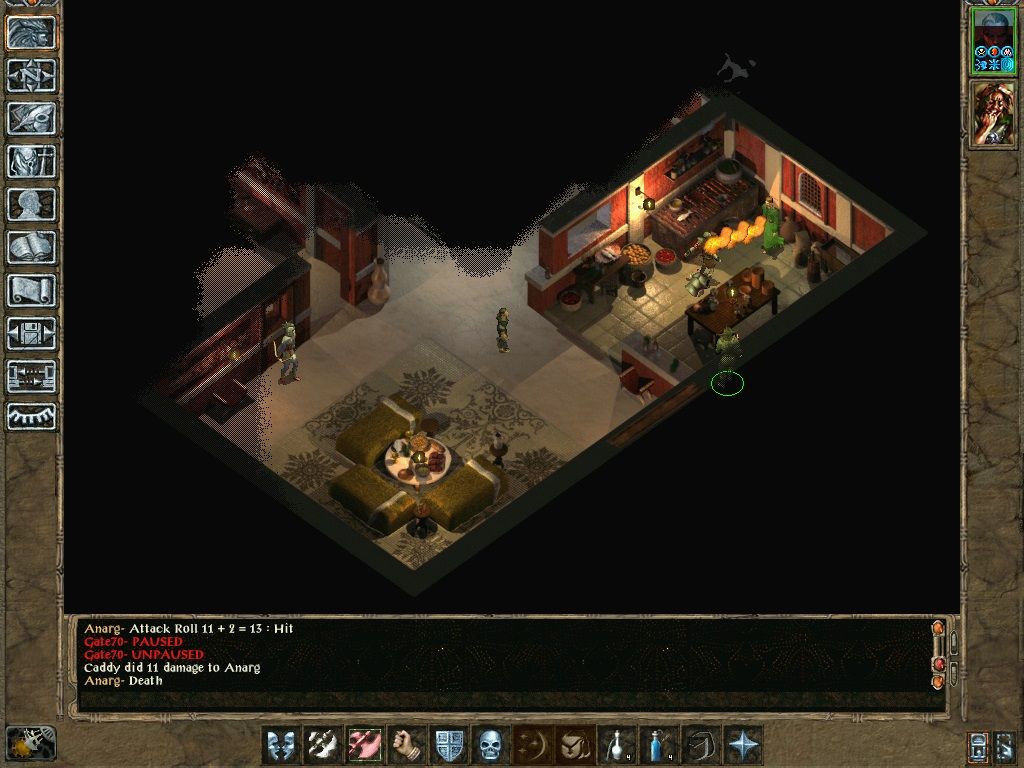
Task: Open the inventory screen
Action: [x=31, y=161]
